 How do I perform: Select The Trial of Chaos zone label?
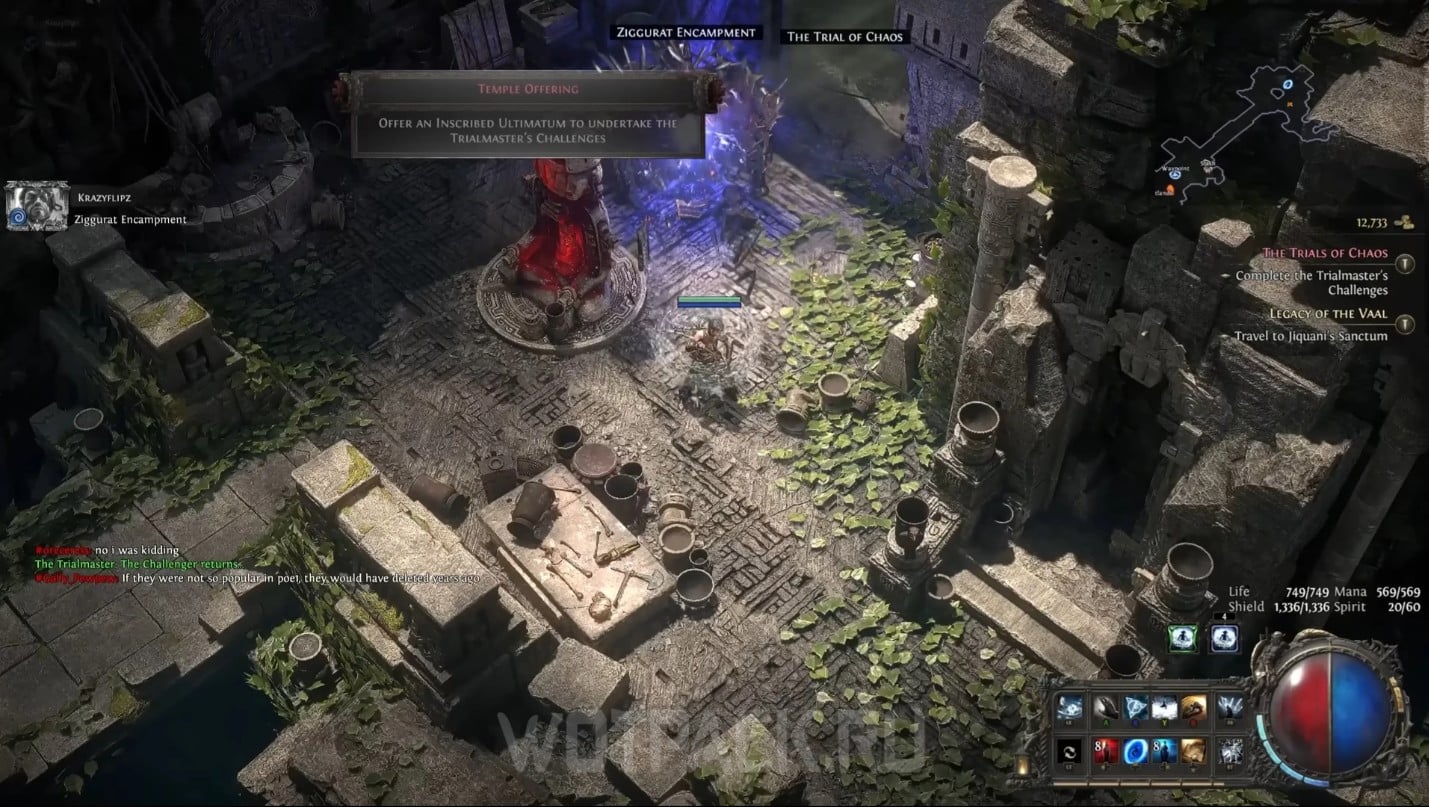[x=843, y=36]
